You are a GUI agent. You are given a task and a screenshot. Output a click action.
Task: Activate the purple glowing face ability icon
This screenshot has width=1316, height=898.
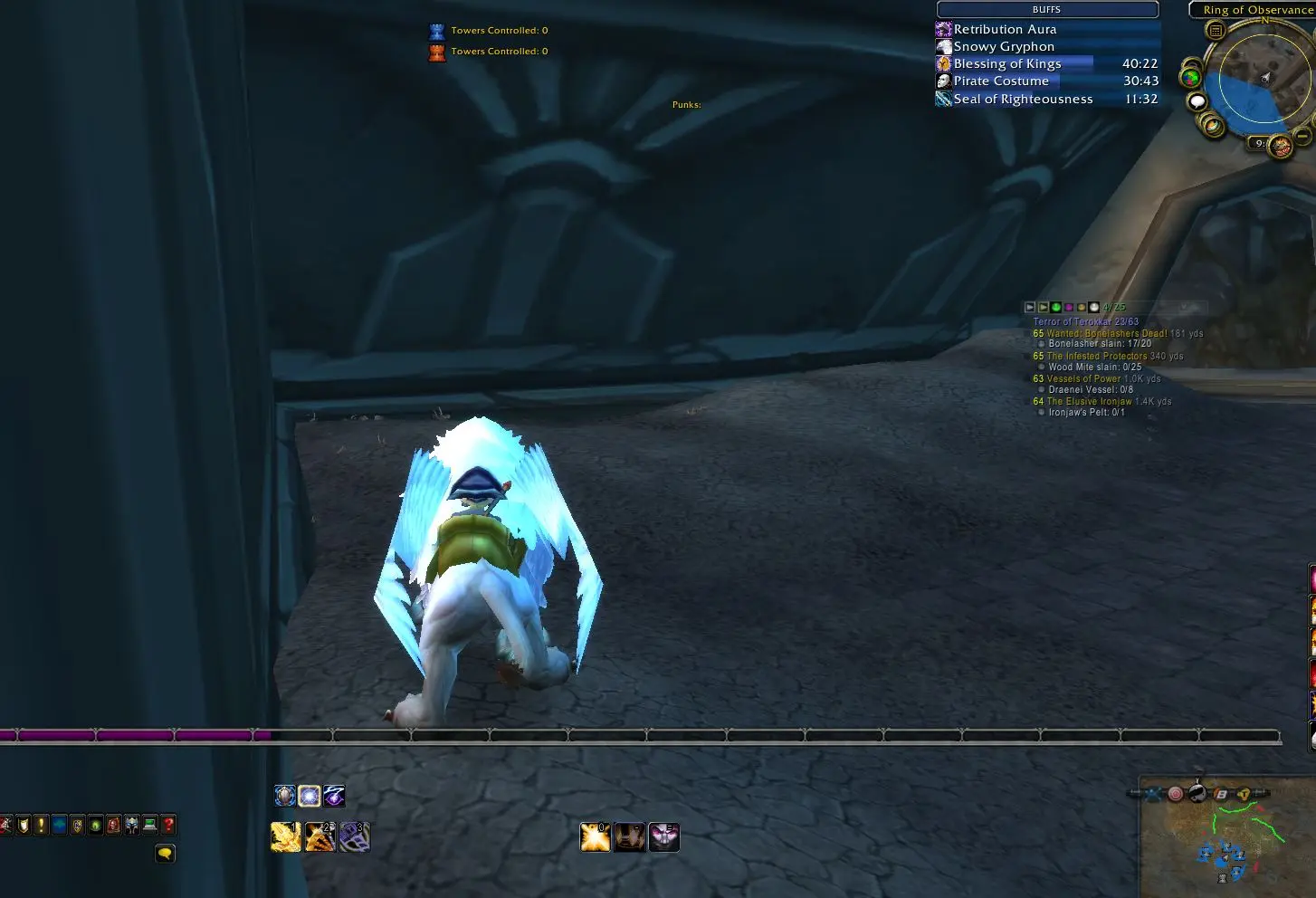663,837
